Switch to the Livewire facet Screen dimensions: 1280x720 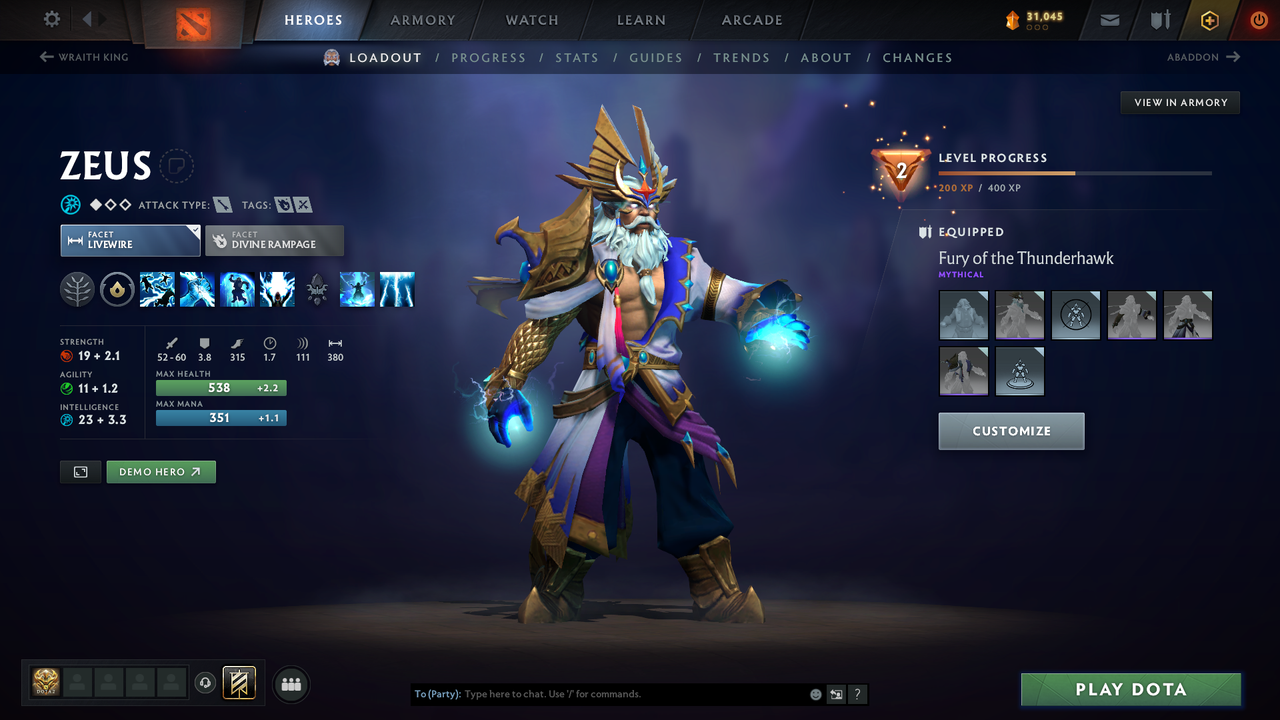coord(130,240)
